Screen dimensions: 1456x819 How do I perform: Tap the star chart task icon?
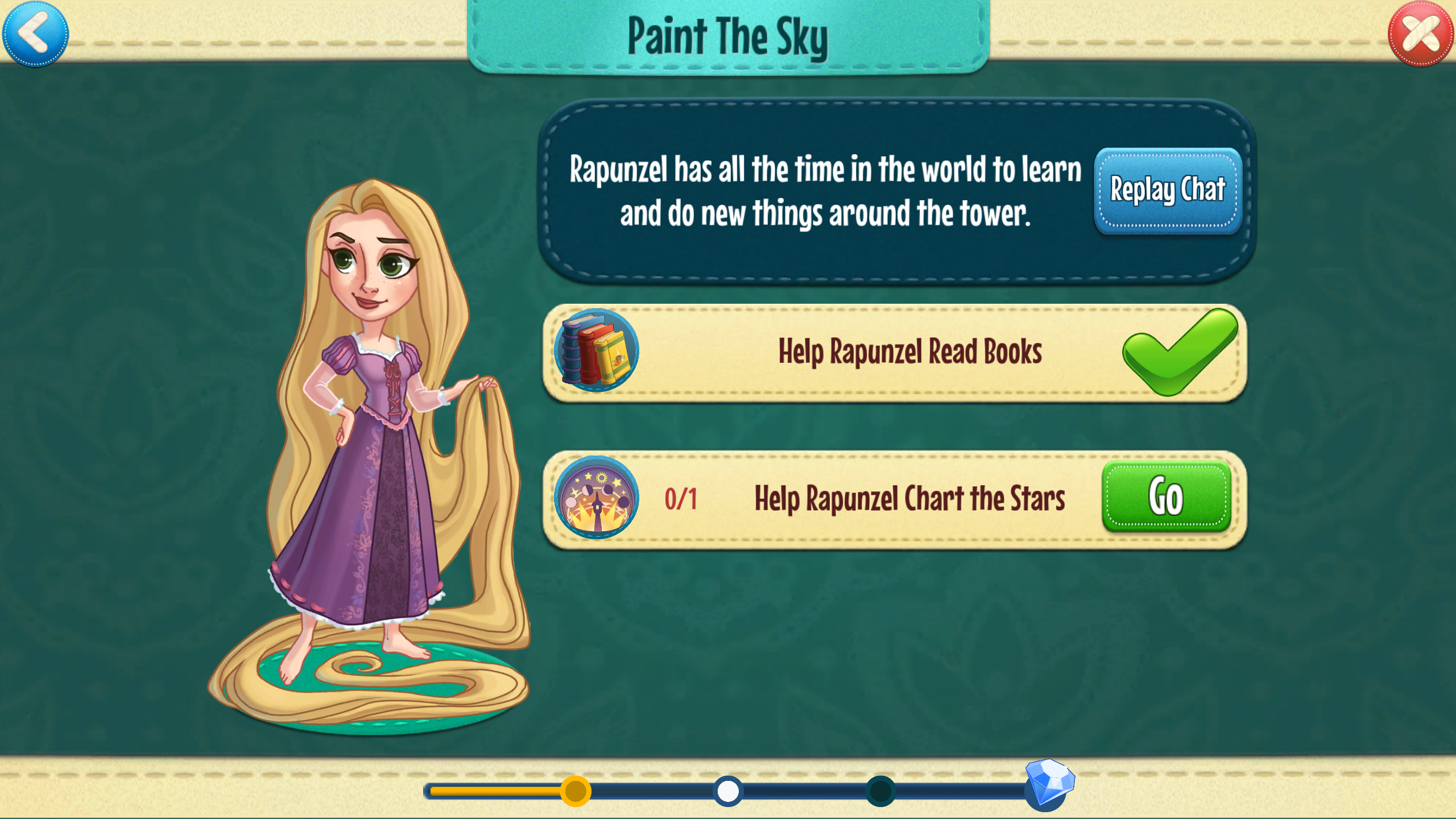point(597,498)
